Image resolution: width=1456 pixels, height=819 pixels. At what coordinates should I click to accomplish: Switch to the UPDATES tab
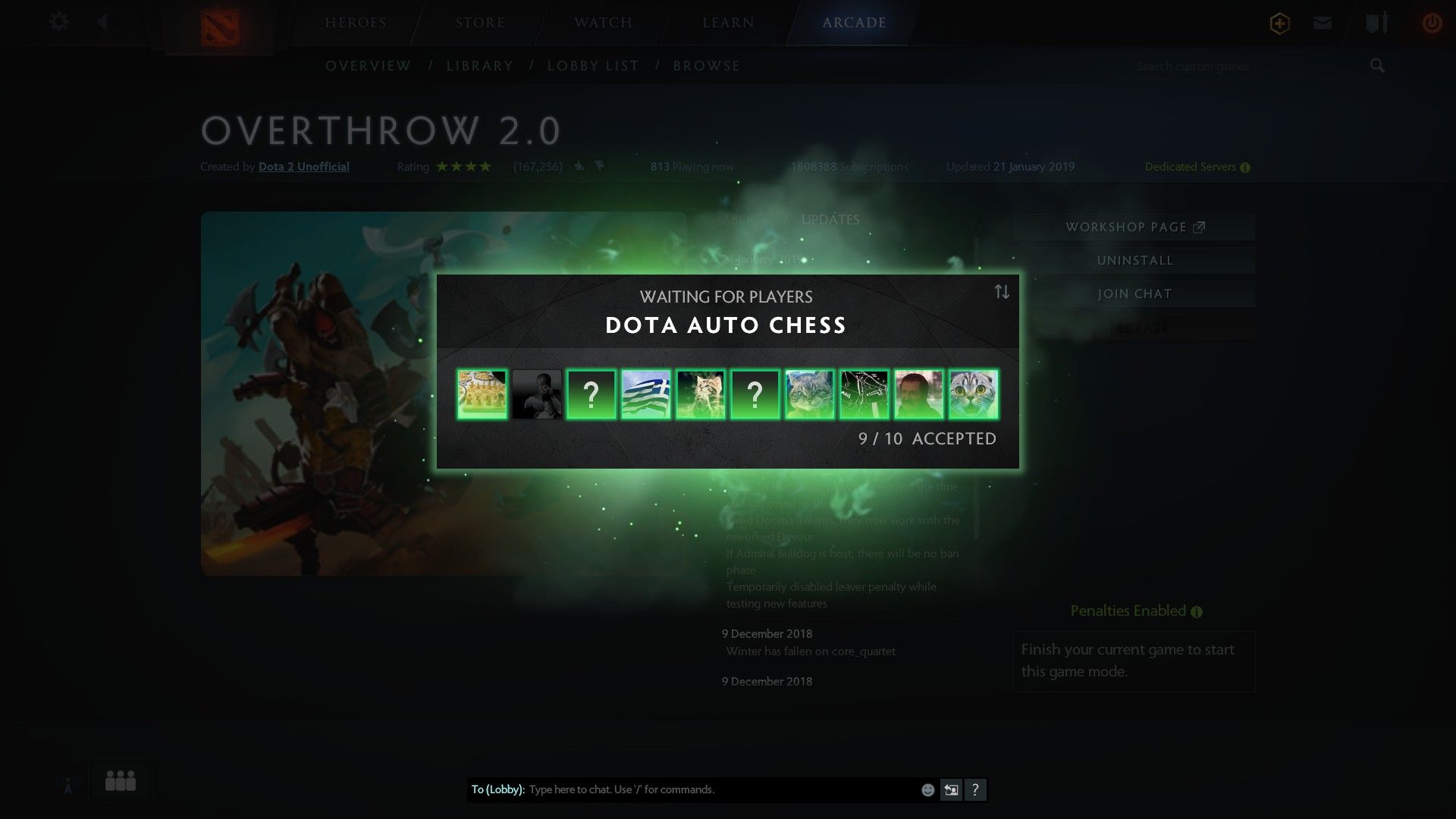(831, 219)
